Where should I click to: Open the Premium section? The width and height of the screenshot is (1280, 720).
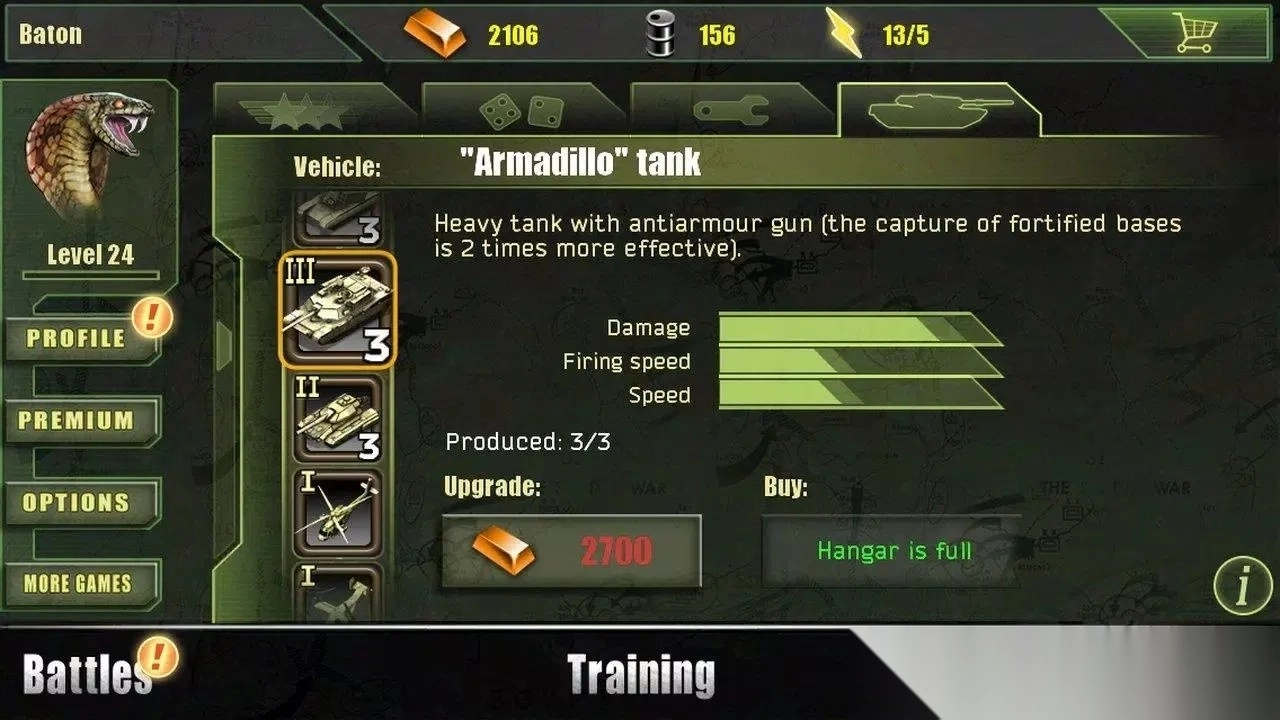(x=78, y=421)
